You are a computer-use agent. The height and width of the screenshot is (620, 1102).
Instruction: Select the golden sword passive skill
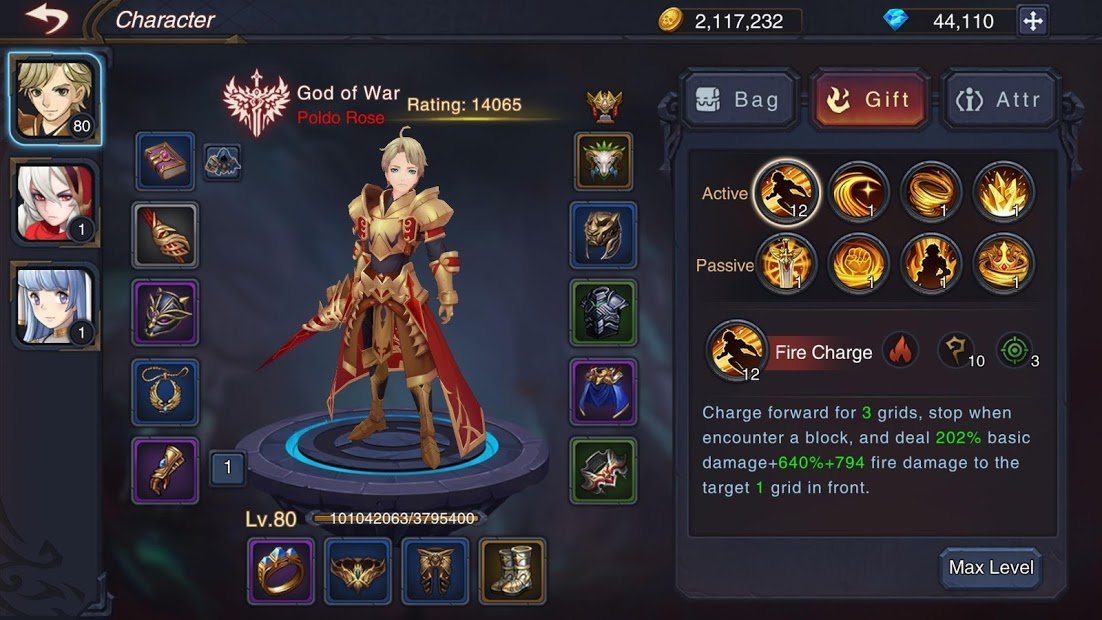pyautogui.click(x=787, y=263)
